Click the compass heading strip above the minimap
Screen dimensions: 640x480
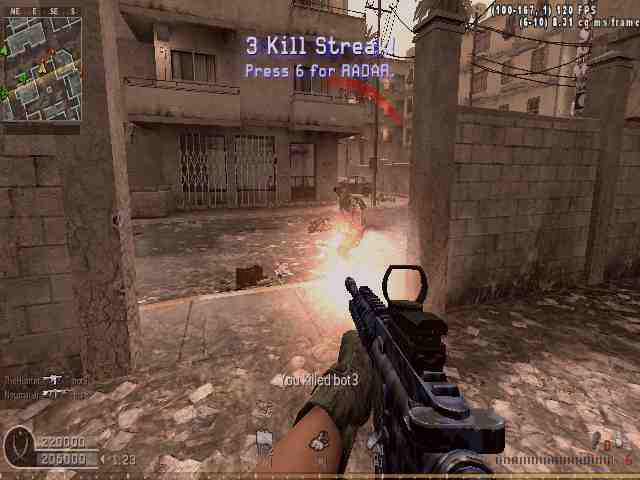pos(41,11)
